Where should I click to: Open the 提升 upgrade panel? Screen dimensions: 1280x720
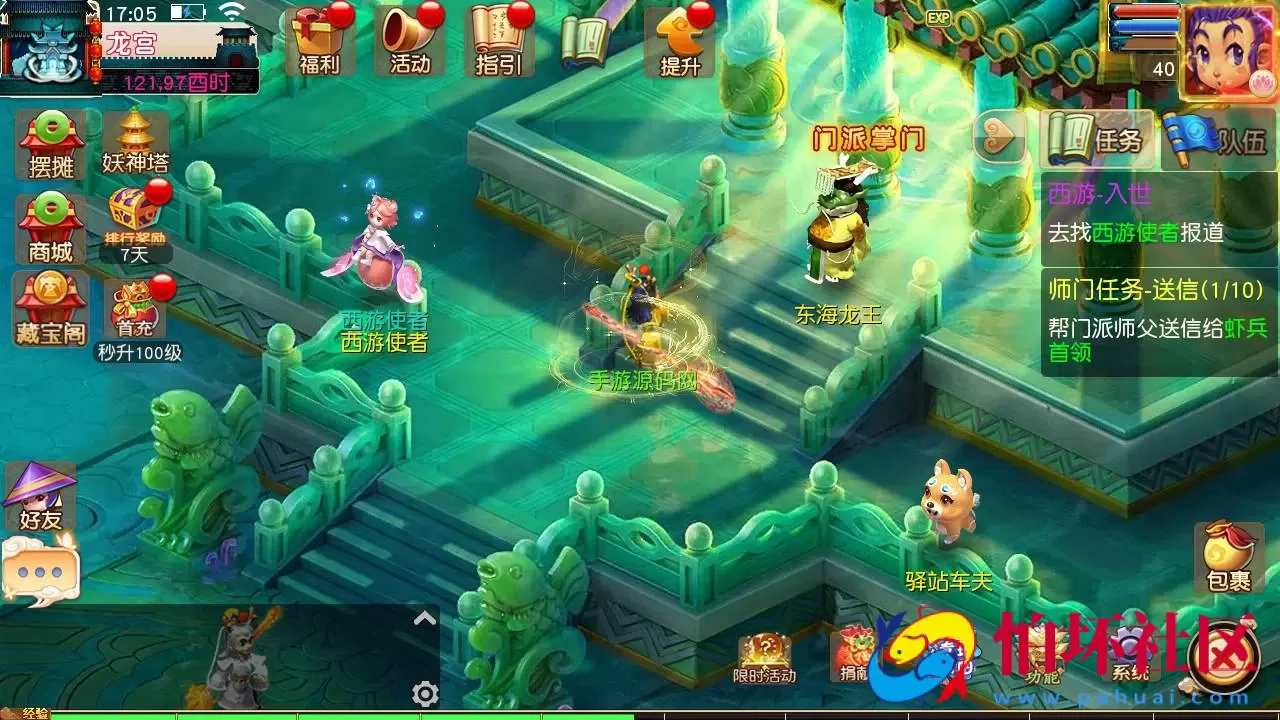pos(678,40)
